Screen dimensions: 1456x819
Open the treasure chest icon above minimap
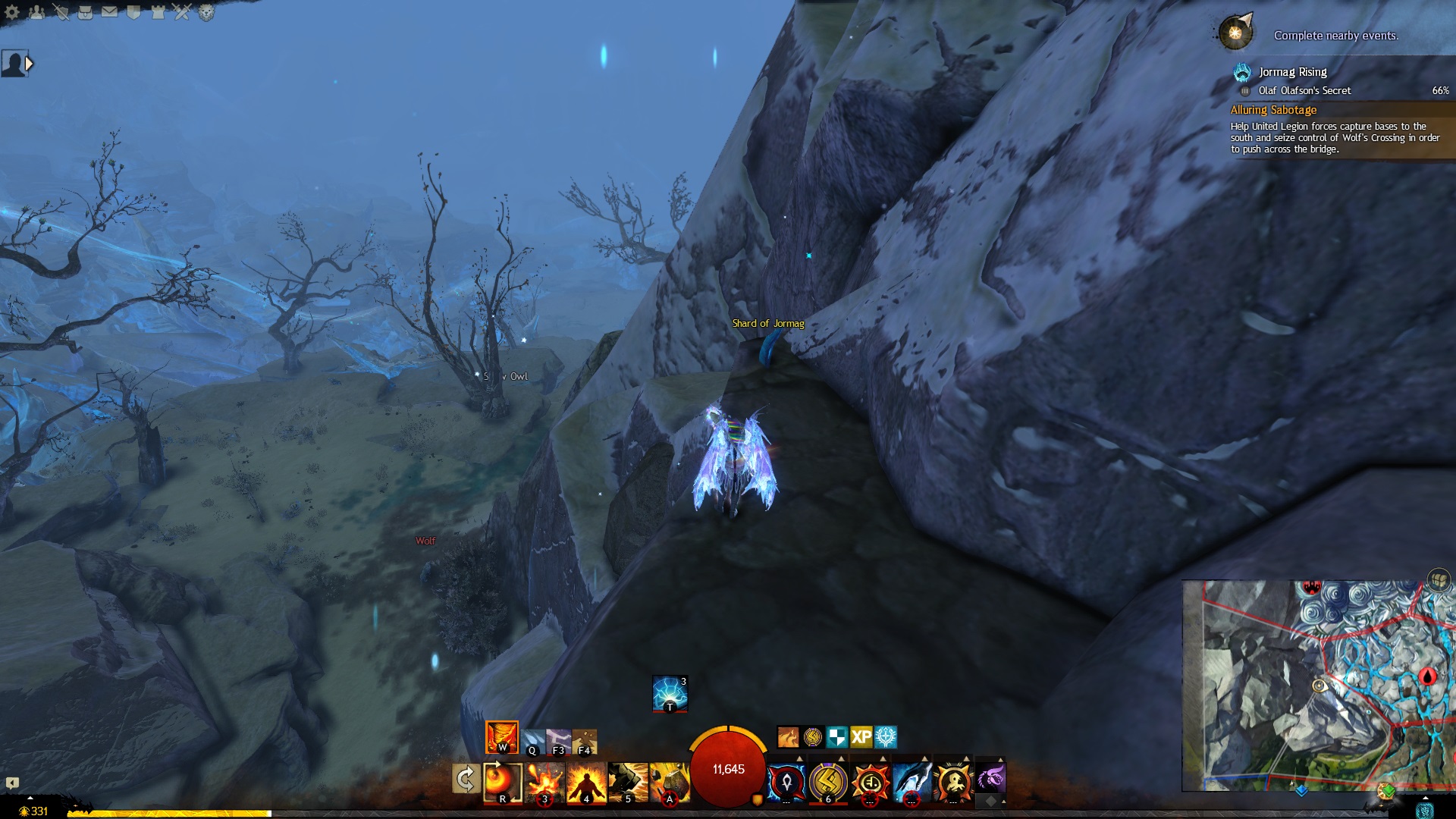1439,580
